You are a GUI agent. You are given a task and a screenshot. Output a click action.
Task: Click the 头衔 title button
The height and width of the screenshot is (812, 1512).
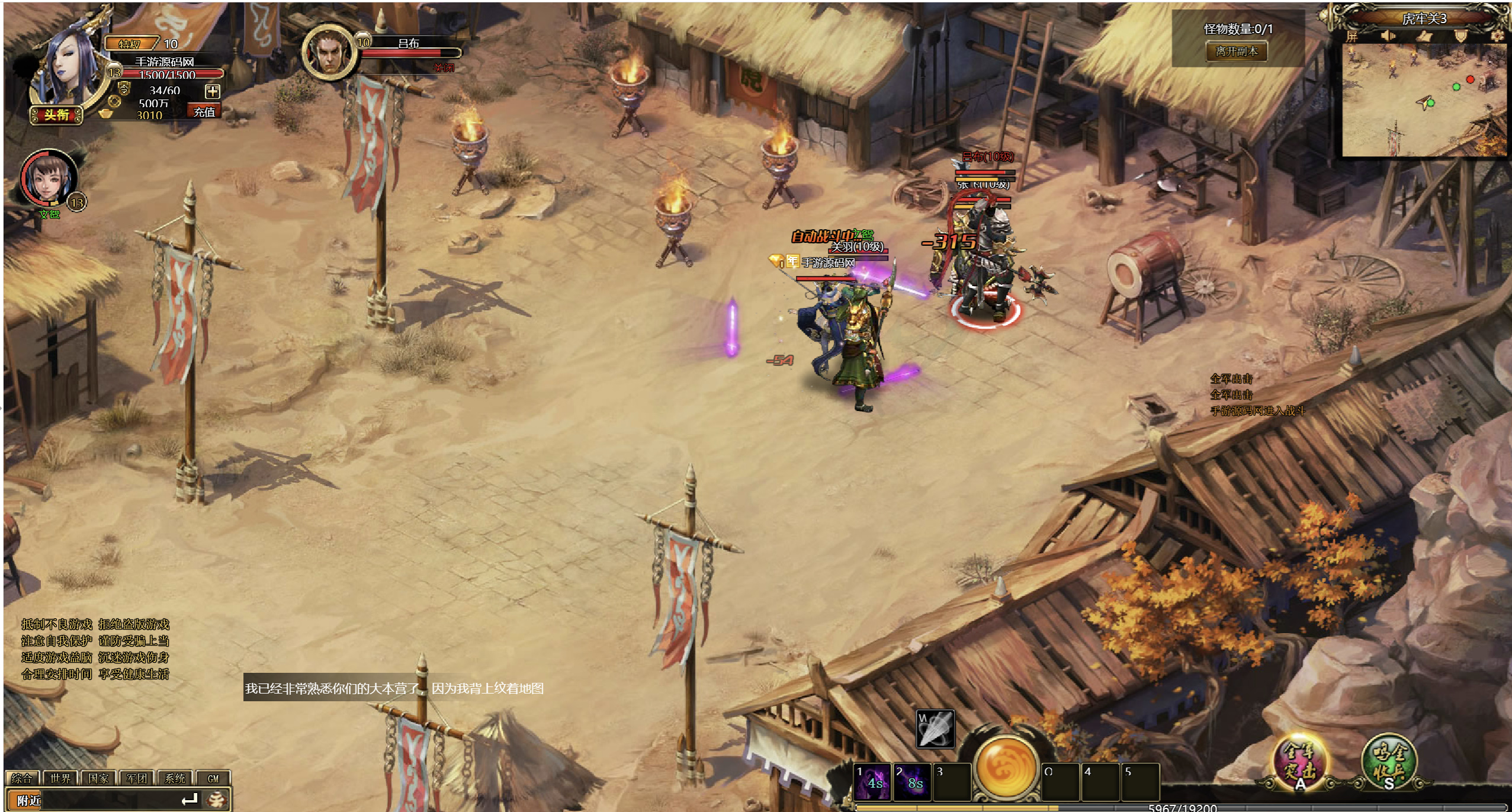(56, 115)
